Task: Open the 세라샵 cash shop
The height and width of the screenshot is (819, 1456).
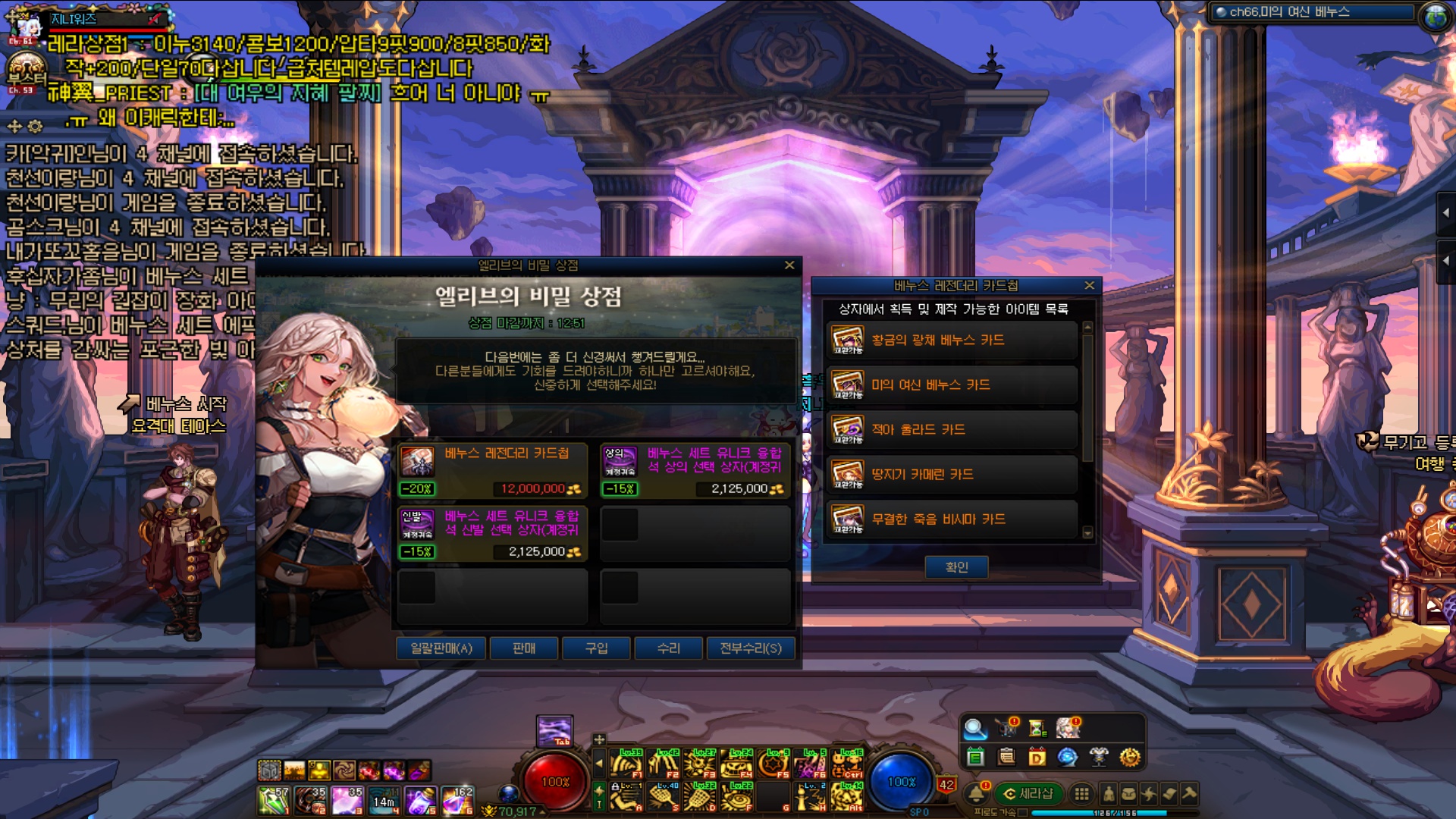Action: 1029,794
